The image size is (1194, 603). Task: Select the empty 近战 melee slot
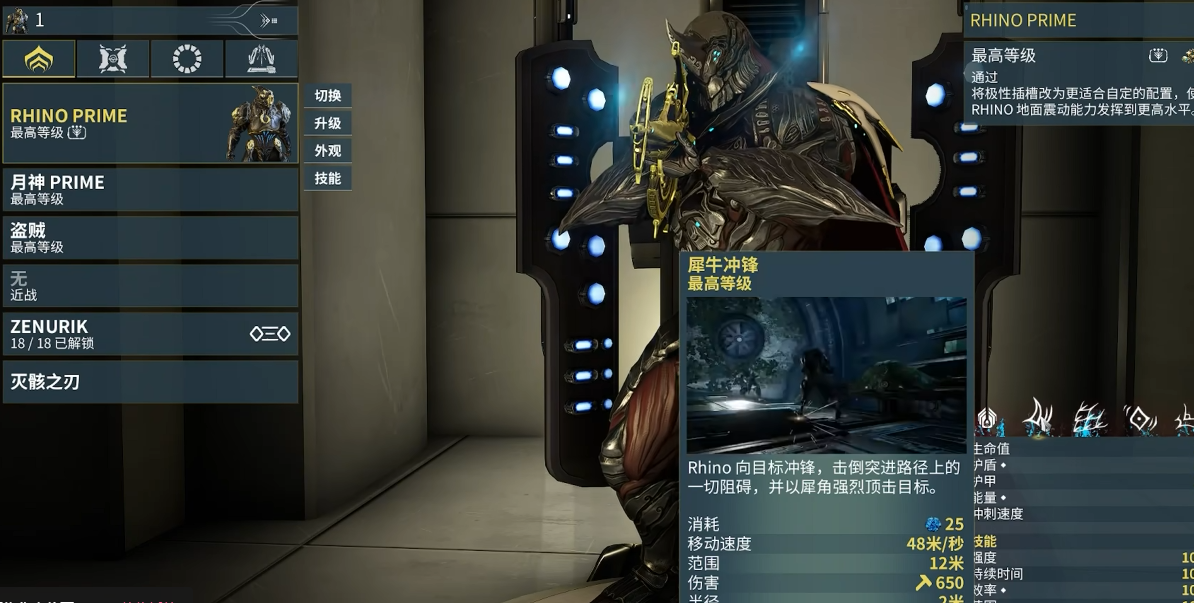(150, 286)
